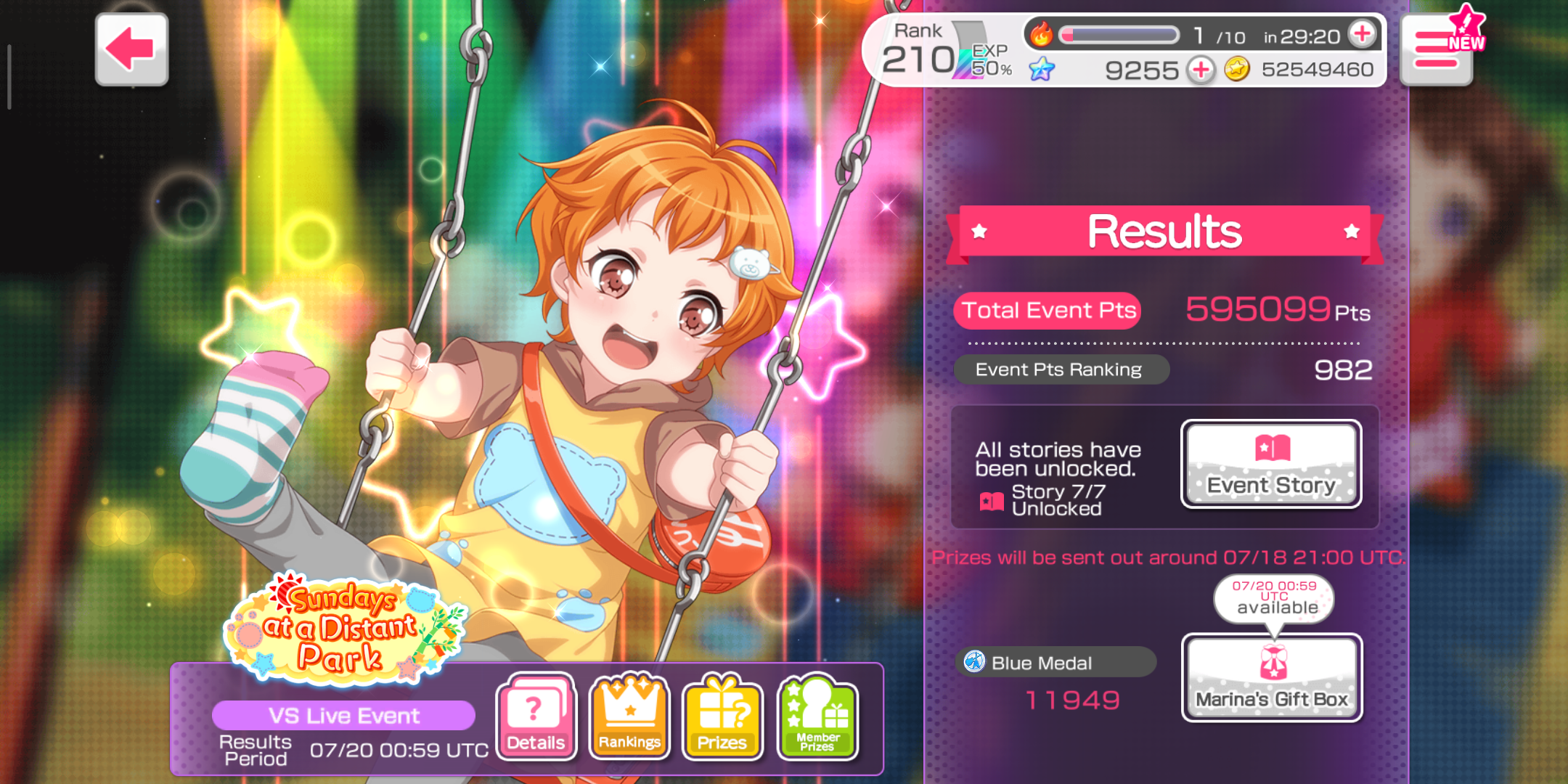View the event Rankings
This screenshot has height=784, width=1568.
click(629, 717)
